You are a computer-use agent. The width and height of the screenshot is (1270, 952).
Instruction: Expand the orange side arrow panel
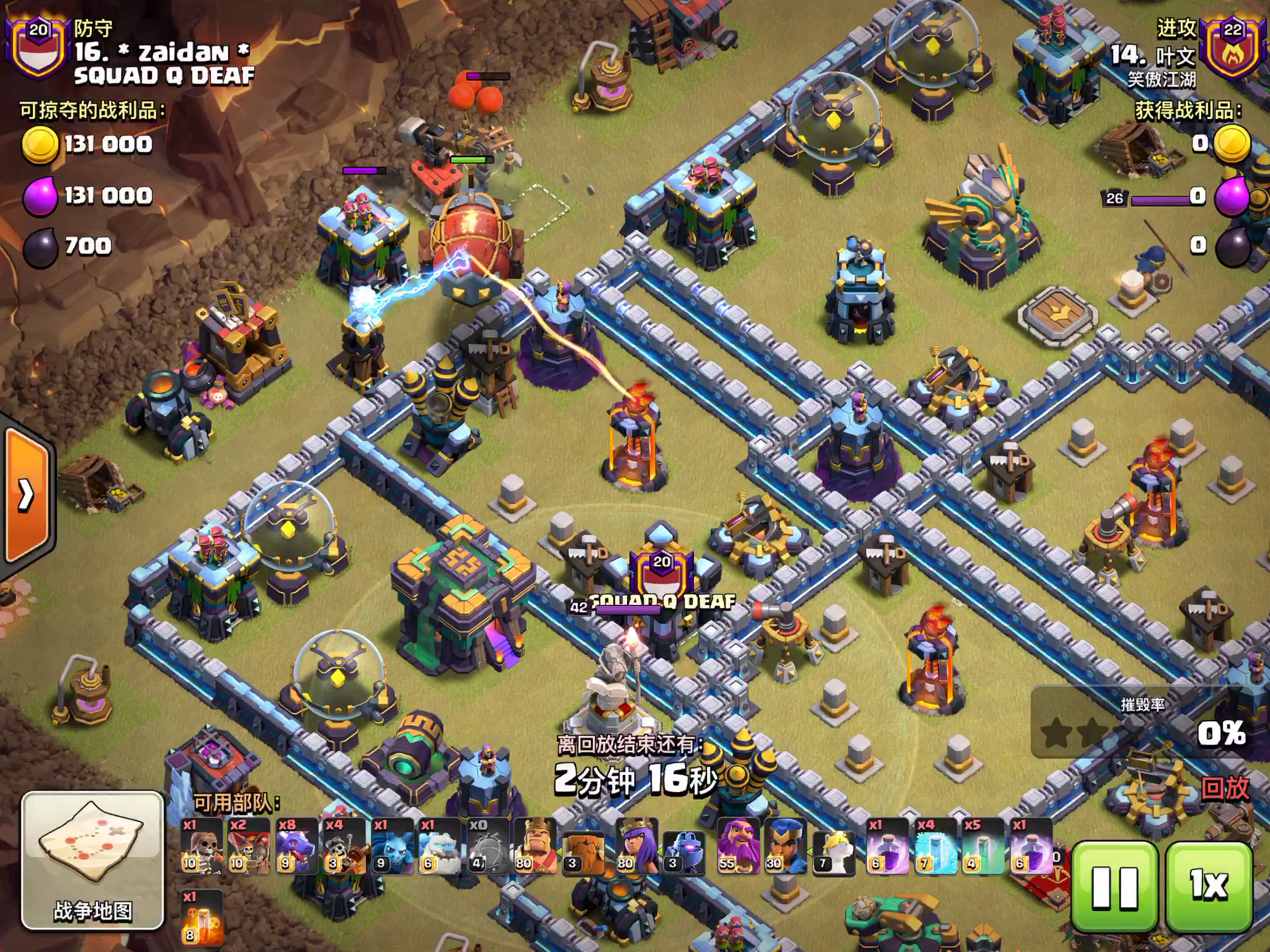(x=26, y=495)
